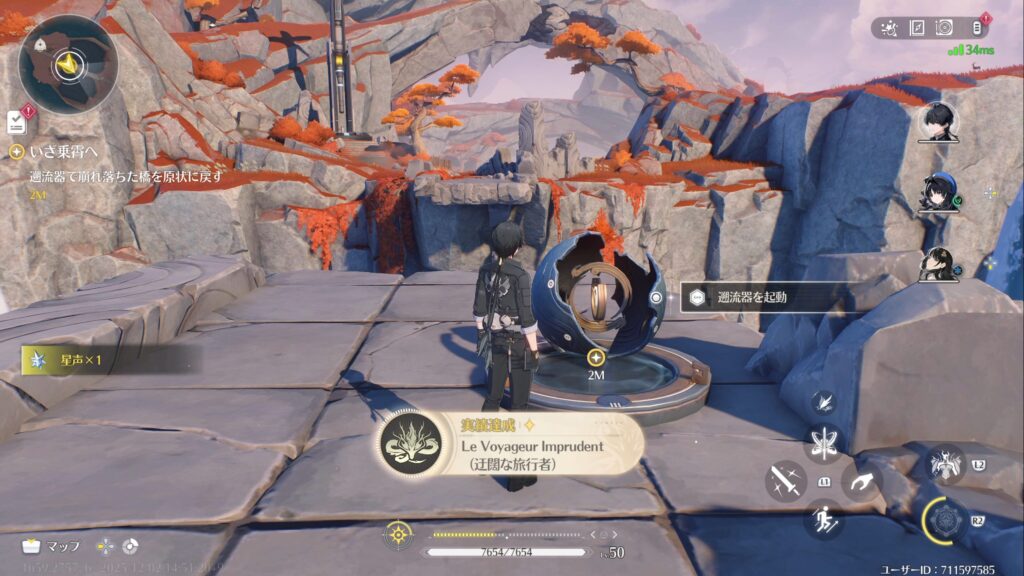Open the achievement popup Le Voyageur Imprudent
Screen dimensions: 1024x576
pos(510,444)
